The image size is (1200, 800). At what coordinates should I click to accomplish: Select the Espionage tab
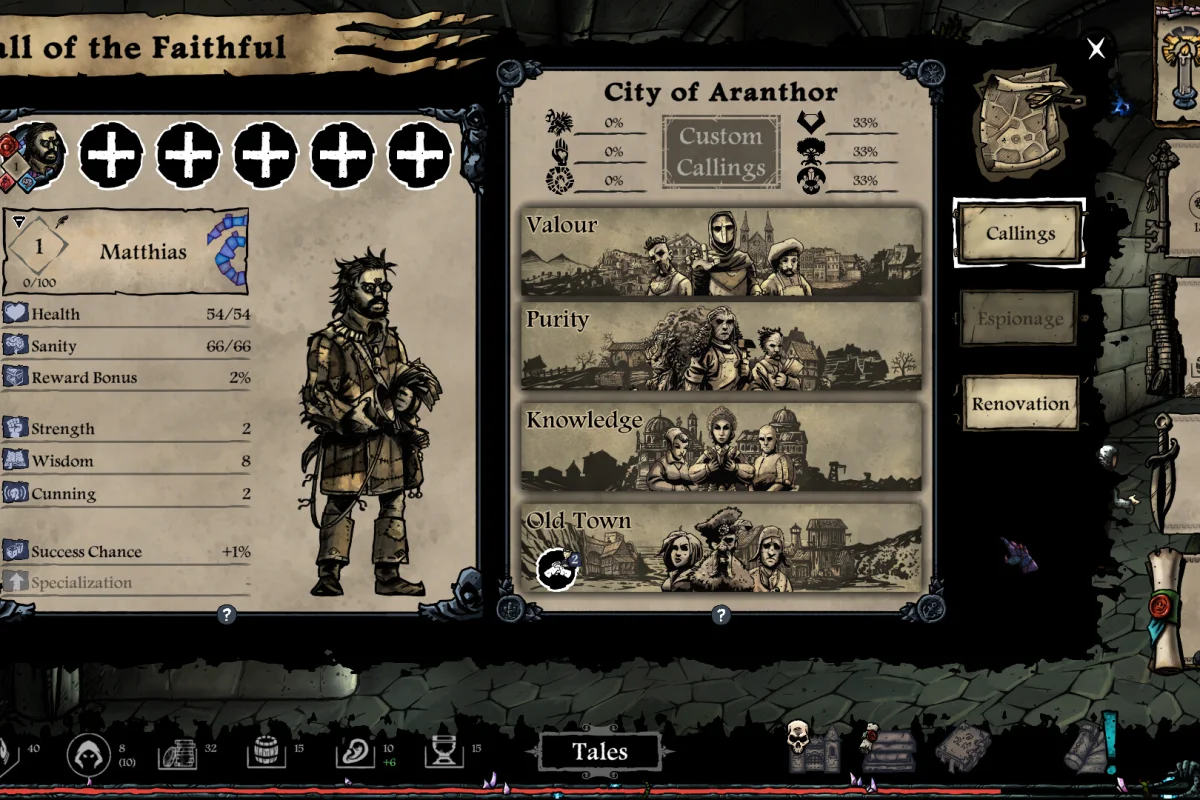point(1020,319)
